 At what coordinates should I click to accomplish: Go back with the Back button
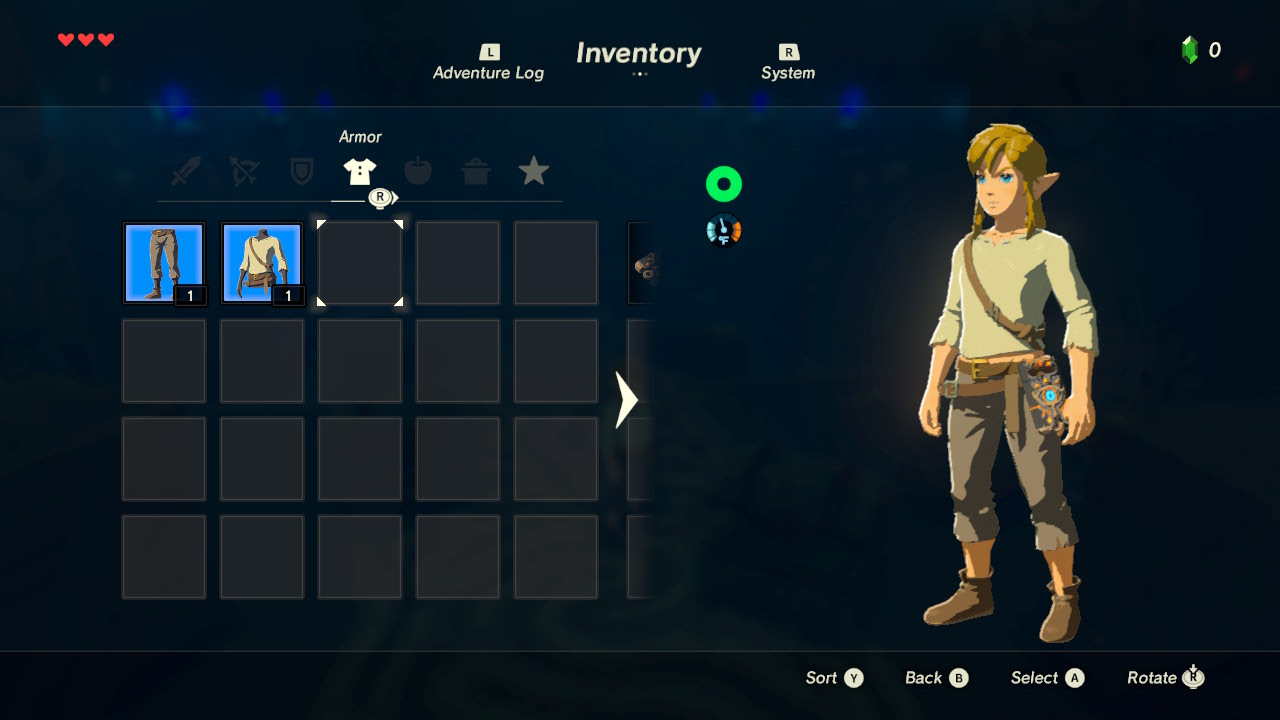coord(936,678)
